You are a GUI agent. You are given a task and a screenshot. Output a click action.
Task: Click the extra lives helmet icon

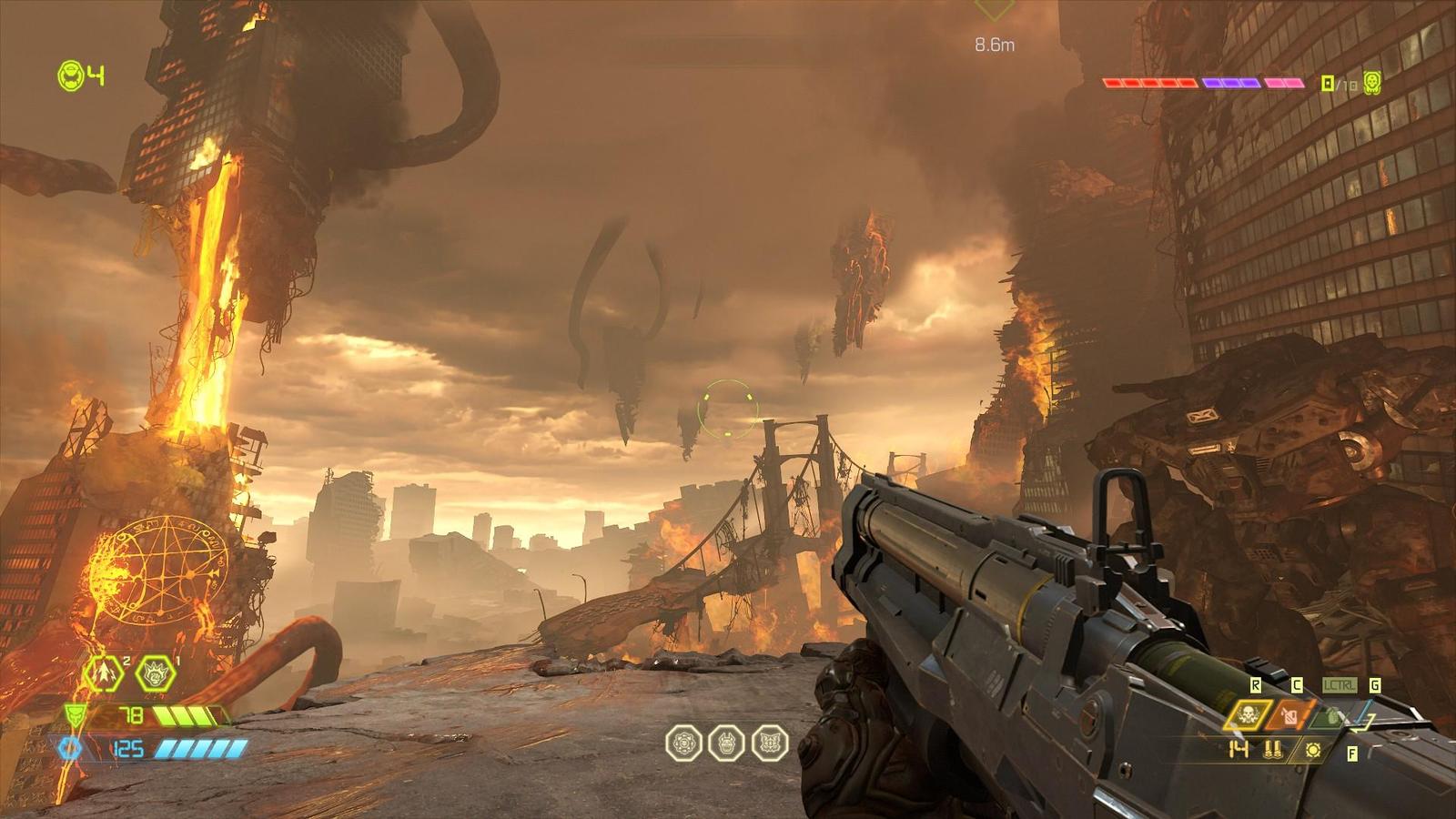(x=71, y=76)
